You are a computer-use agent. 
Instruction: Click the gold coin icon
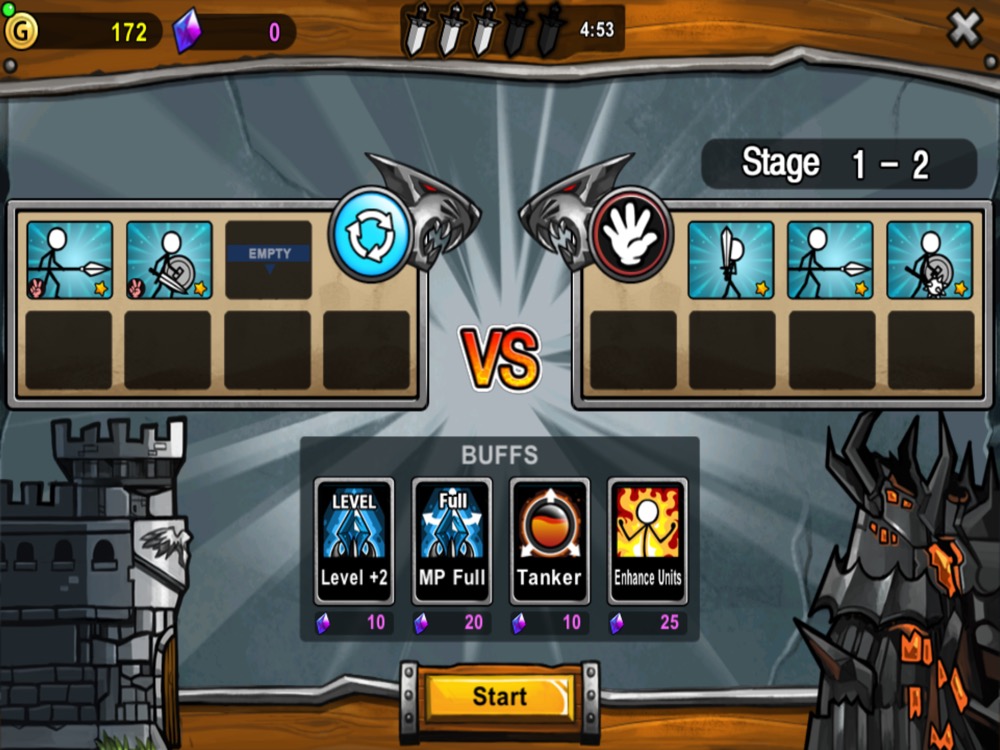pos(20,31)
